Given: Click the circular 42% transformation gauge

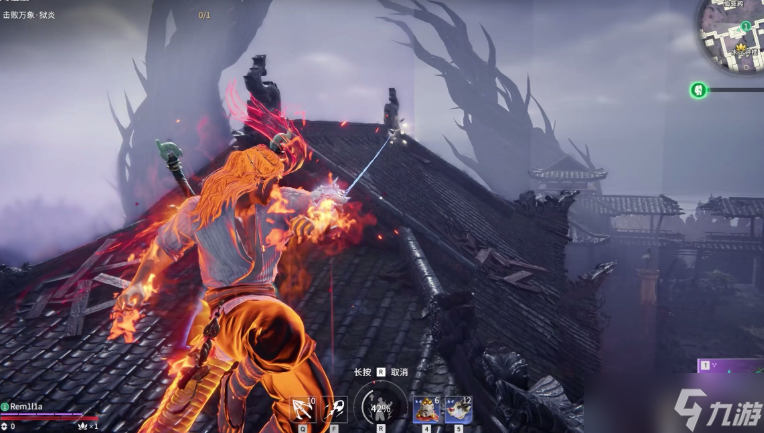Looking at the screenshot, I should [x=380, y=406].
